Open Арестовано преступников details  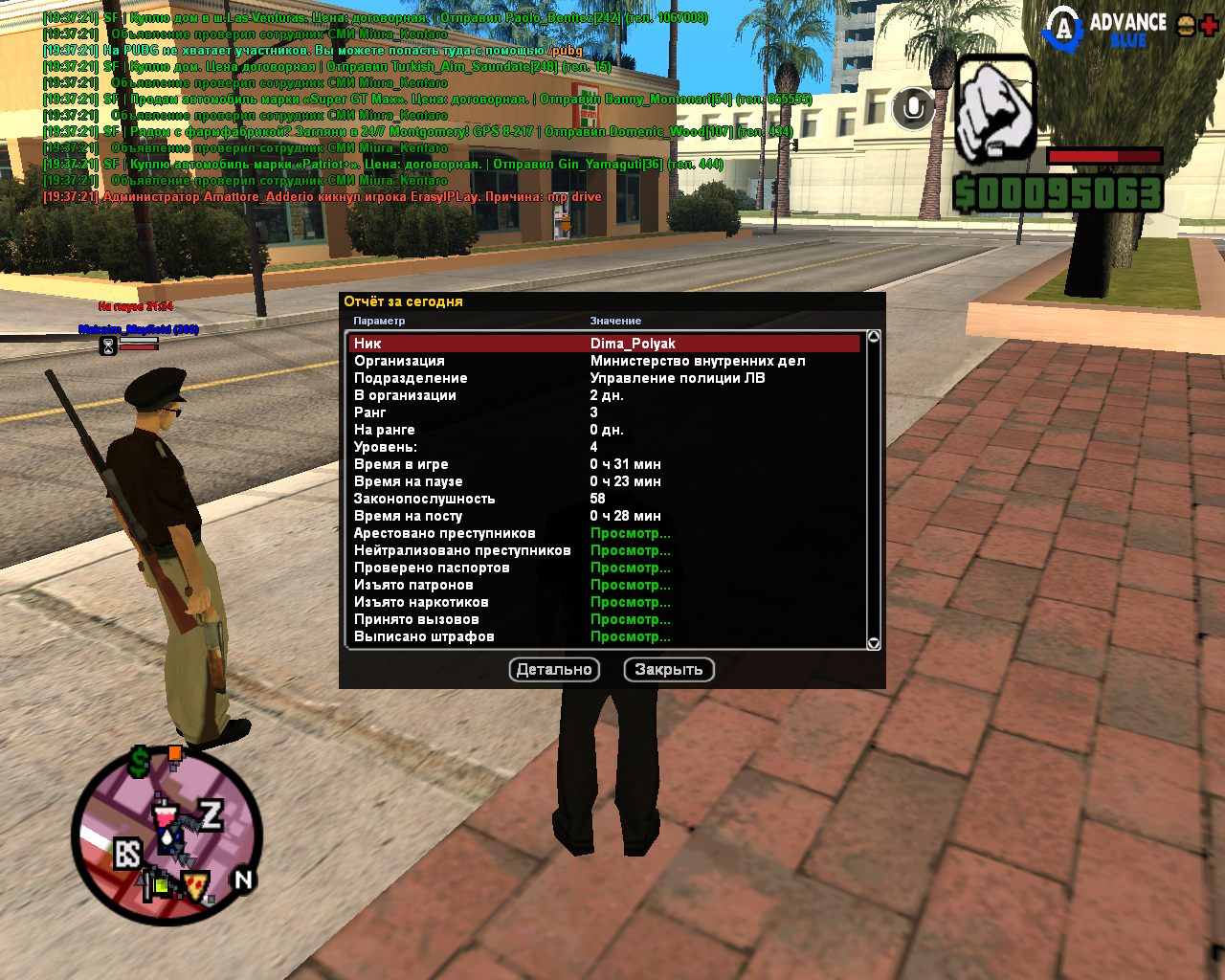(x=630, y=533)
